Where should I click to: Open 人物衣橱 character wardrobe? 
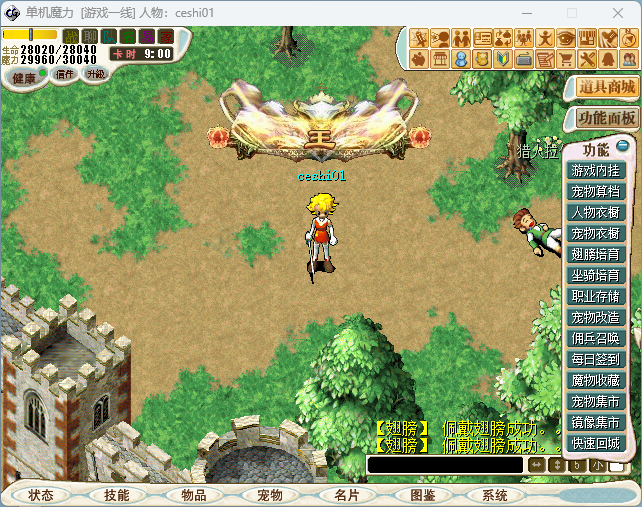(595, 212)
